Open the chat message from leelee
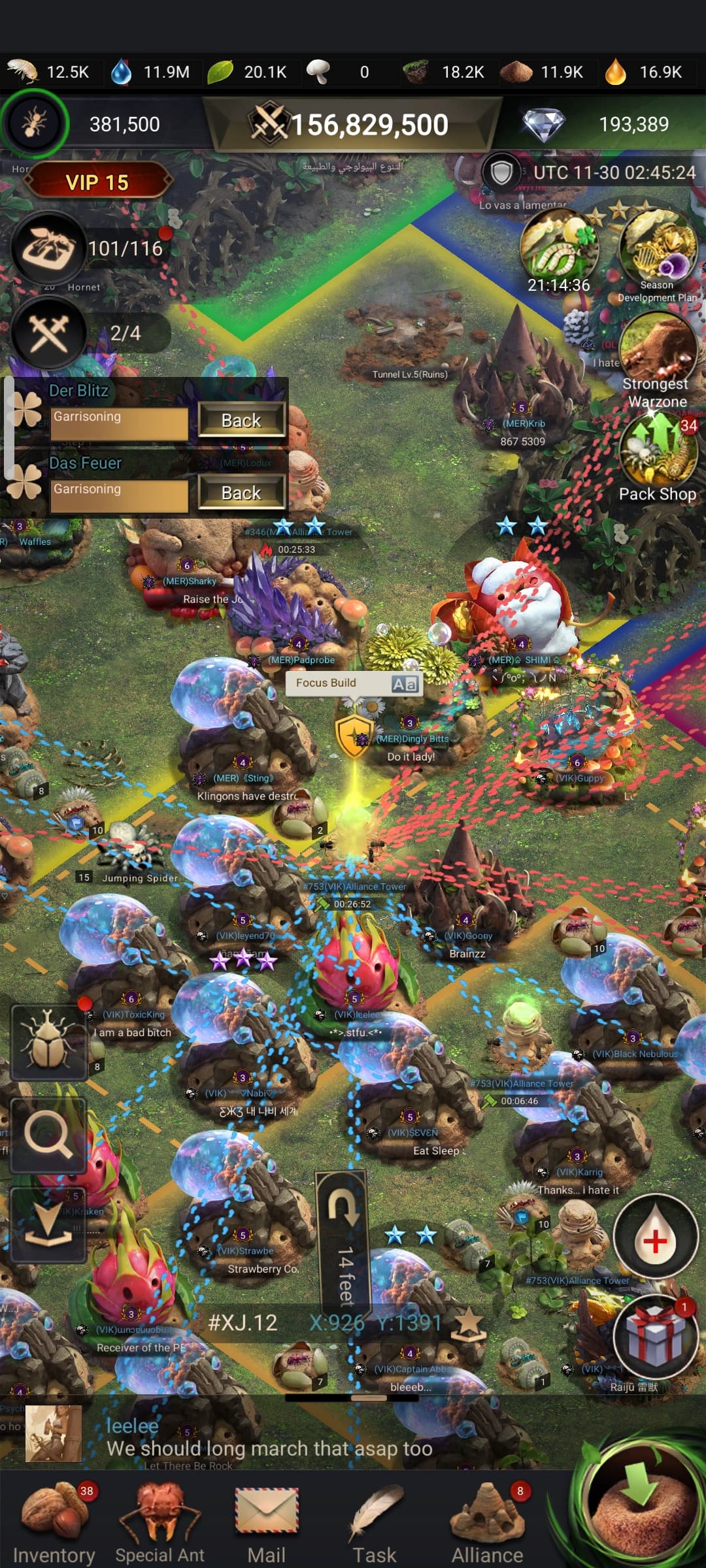This screenshot has width=706, height=1568. coord(268,1437)
